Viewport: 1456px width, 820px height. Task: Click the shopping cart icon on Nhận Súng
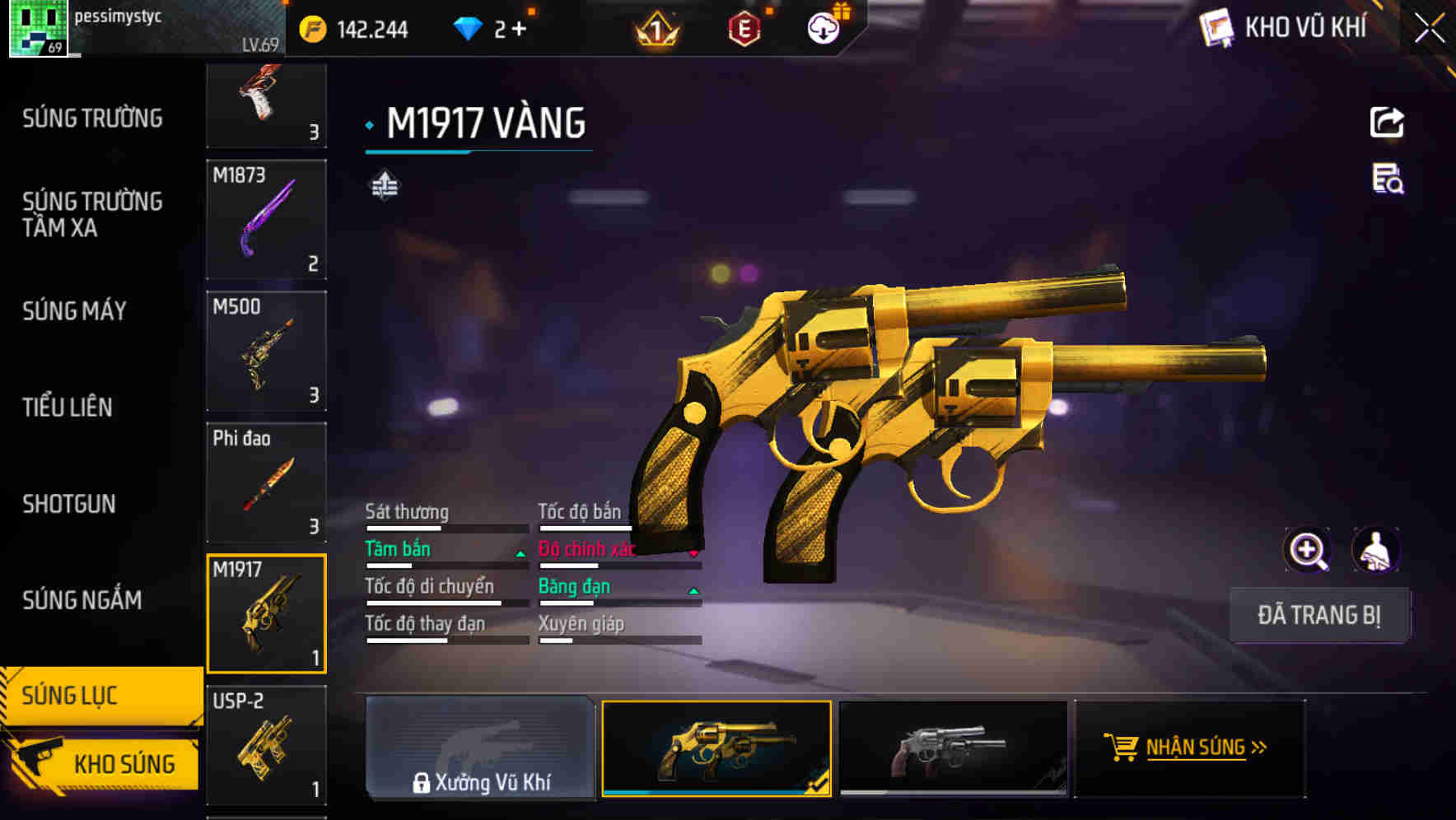1120,748
